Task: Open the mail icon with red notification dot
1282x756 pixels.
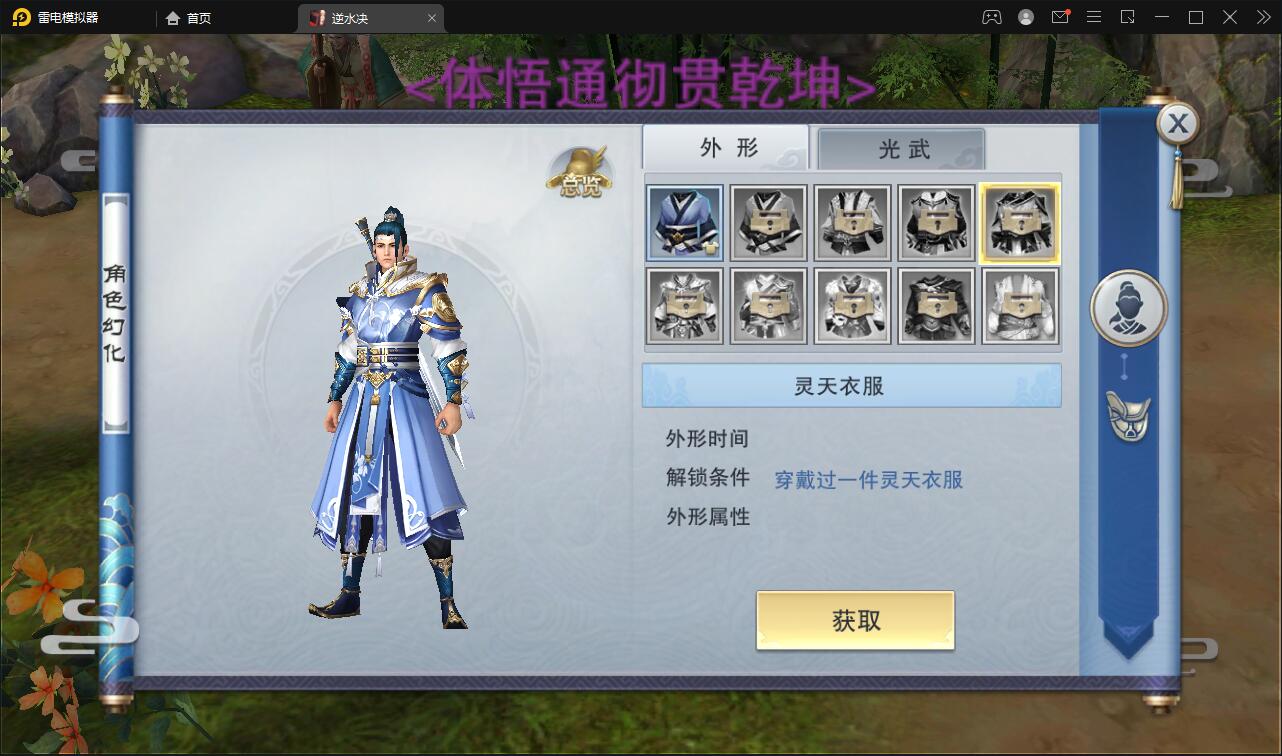Action: click(1060, 17)
